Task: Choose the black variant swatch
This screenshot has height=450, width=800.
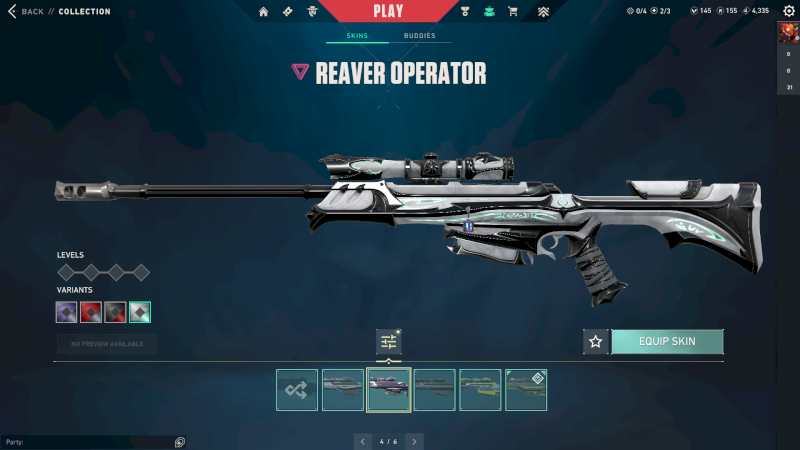Action: click(115, 312)
